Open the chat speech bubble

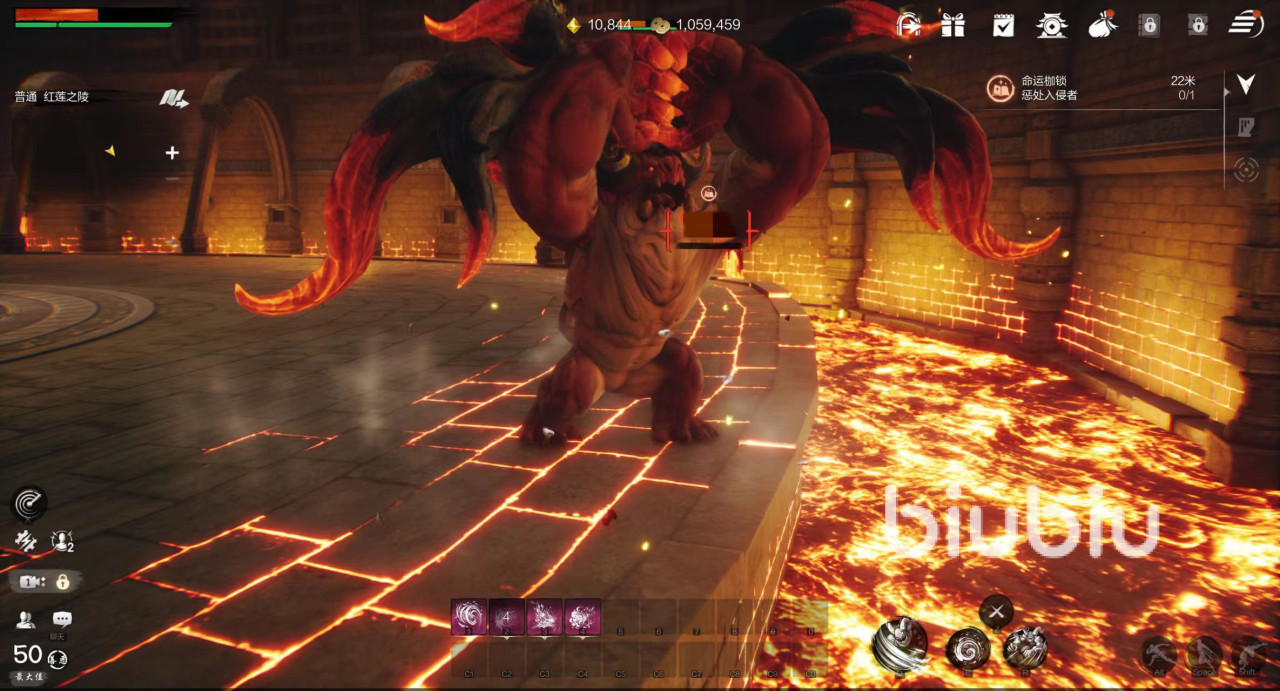click(x=62, y=620)
